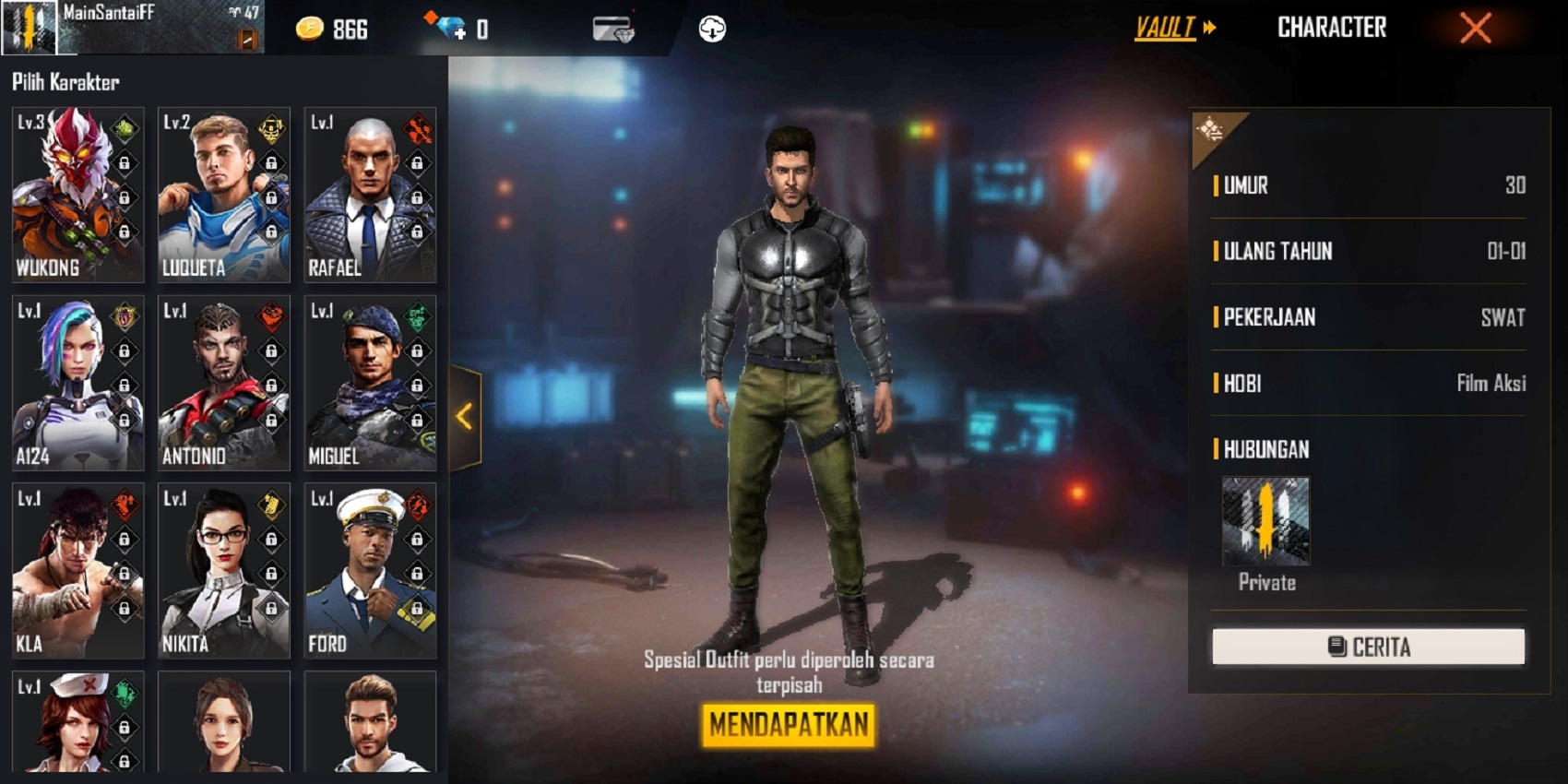This screenshot has height=784, width=1568.
Task: Click the Private relationship thumbnail under HUBUNGAN
Action: [1265, 521]
